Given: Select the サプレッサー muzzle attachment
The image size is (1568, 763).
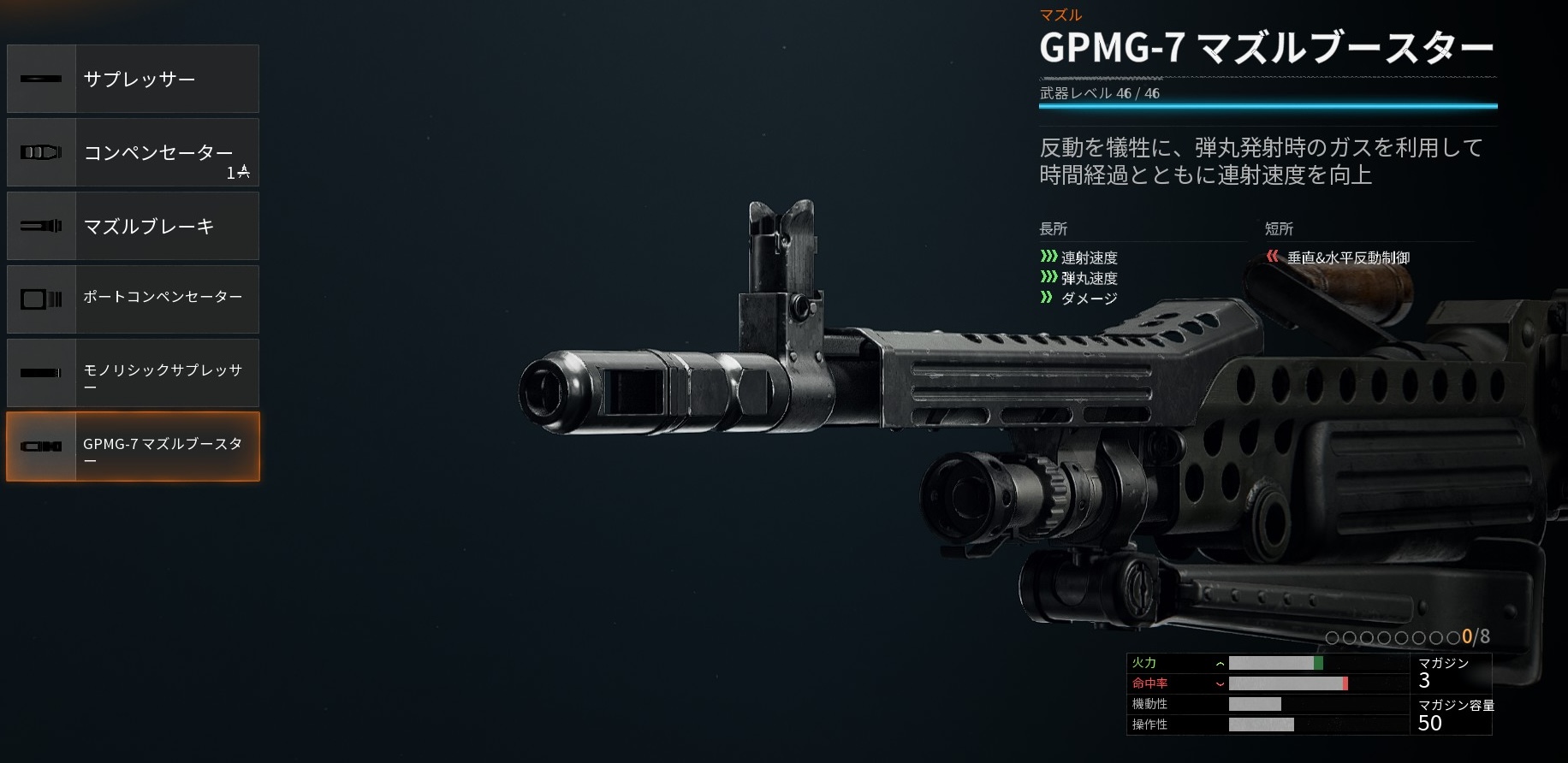Looking at the screenshot, I should [134, 79].
